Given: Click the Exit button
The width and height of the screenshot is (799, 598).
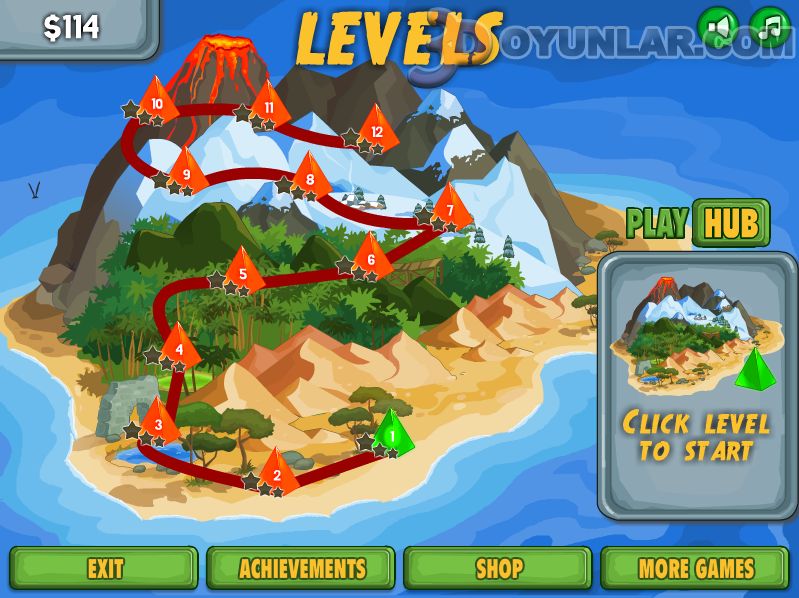Looking at the screenshot, I should click(x=104, y=568).
